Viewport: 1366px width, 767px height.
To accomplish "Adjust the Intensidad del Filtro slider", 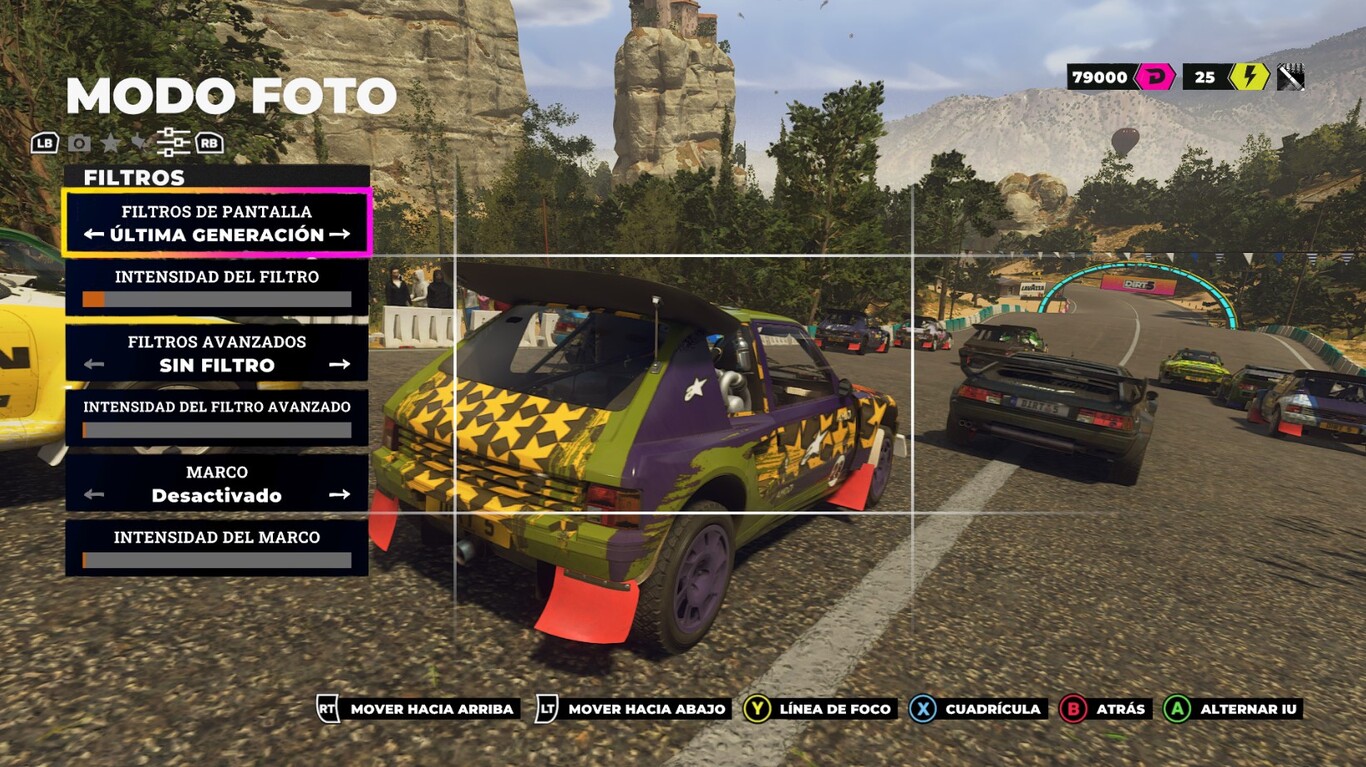I will [215, 298].
